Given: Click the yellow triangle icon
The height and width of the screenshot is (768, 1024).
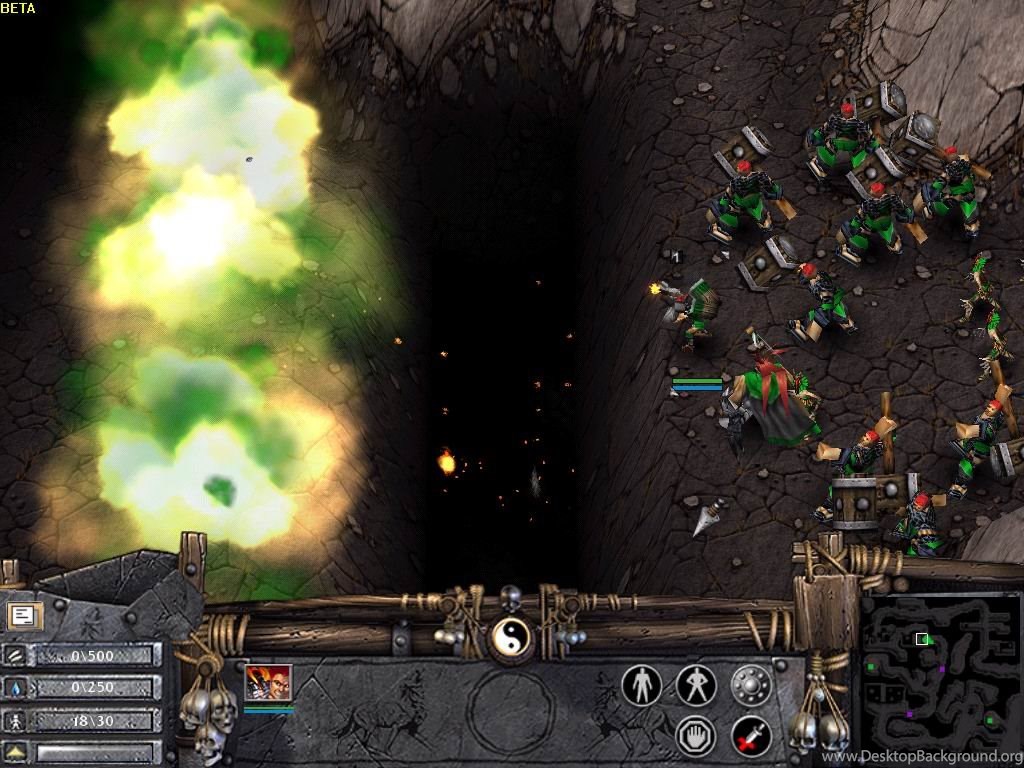Looking at the screenshot, I should click(16, 752).
